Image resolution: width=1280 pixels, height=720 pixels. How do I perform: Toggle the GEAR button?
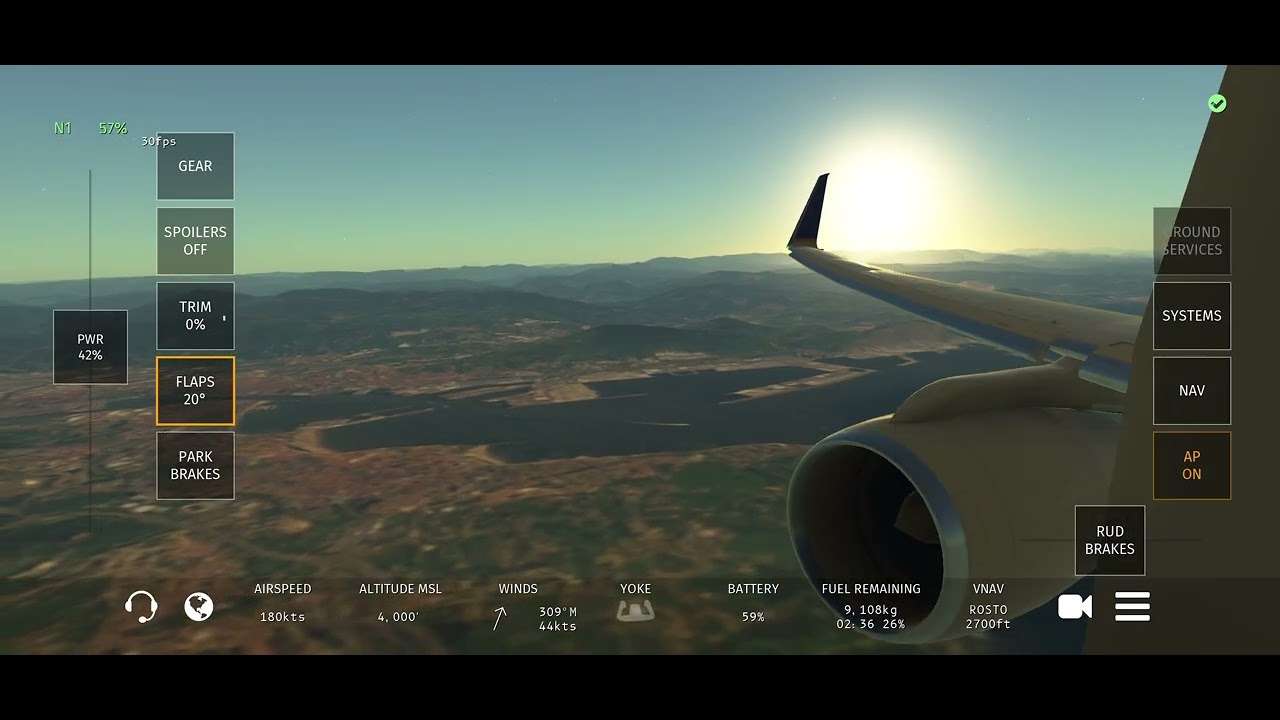(x=195, y=166)
